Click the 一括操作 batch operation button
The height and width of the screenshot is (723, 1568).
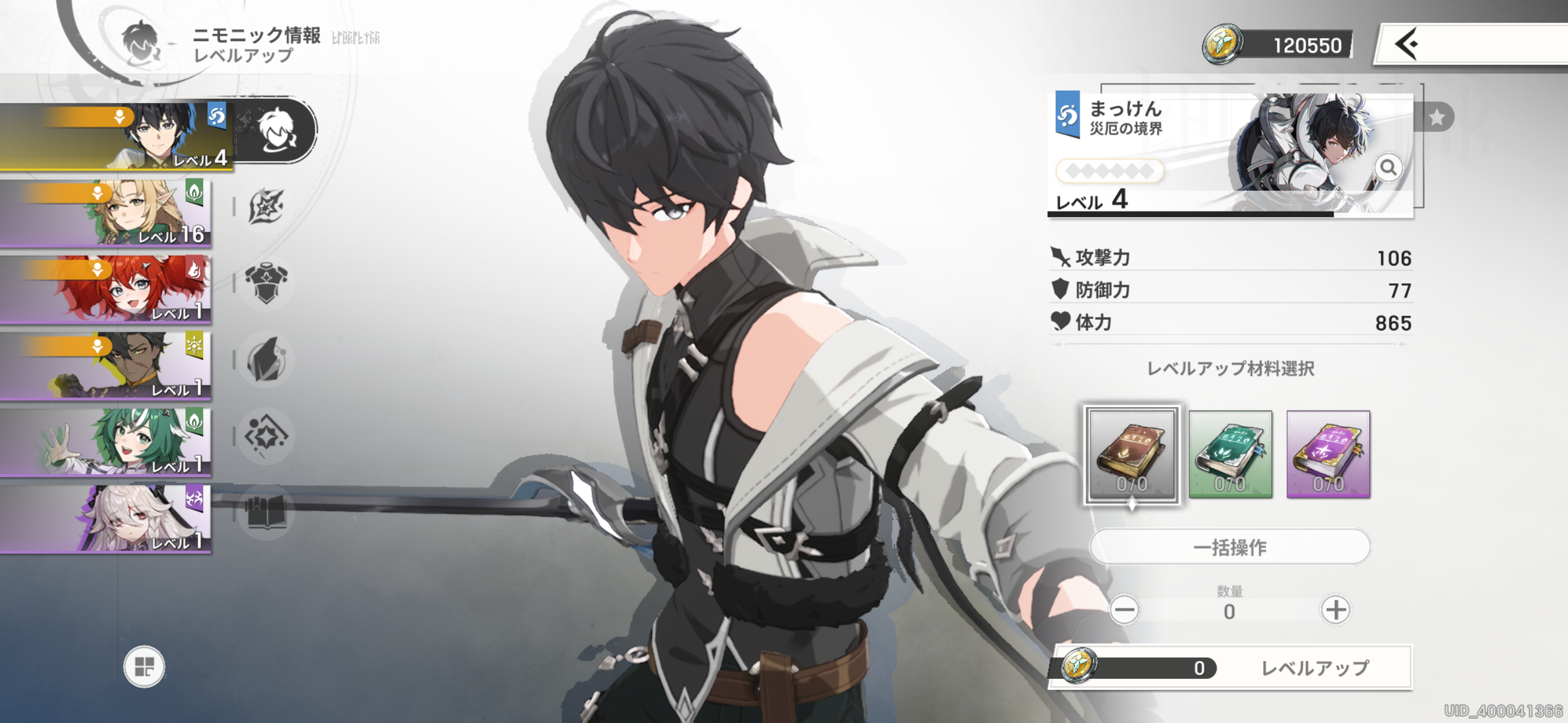[1229, 546]
